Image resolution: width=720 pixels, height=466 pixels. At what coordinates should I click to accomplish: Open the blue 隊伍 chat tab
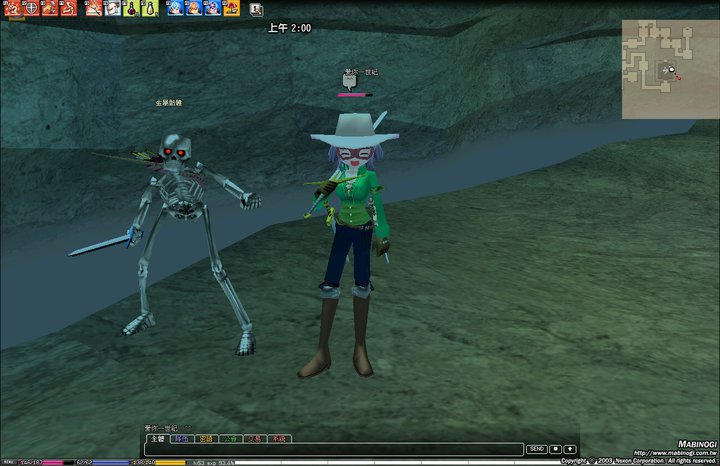click(181, 438)
